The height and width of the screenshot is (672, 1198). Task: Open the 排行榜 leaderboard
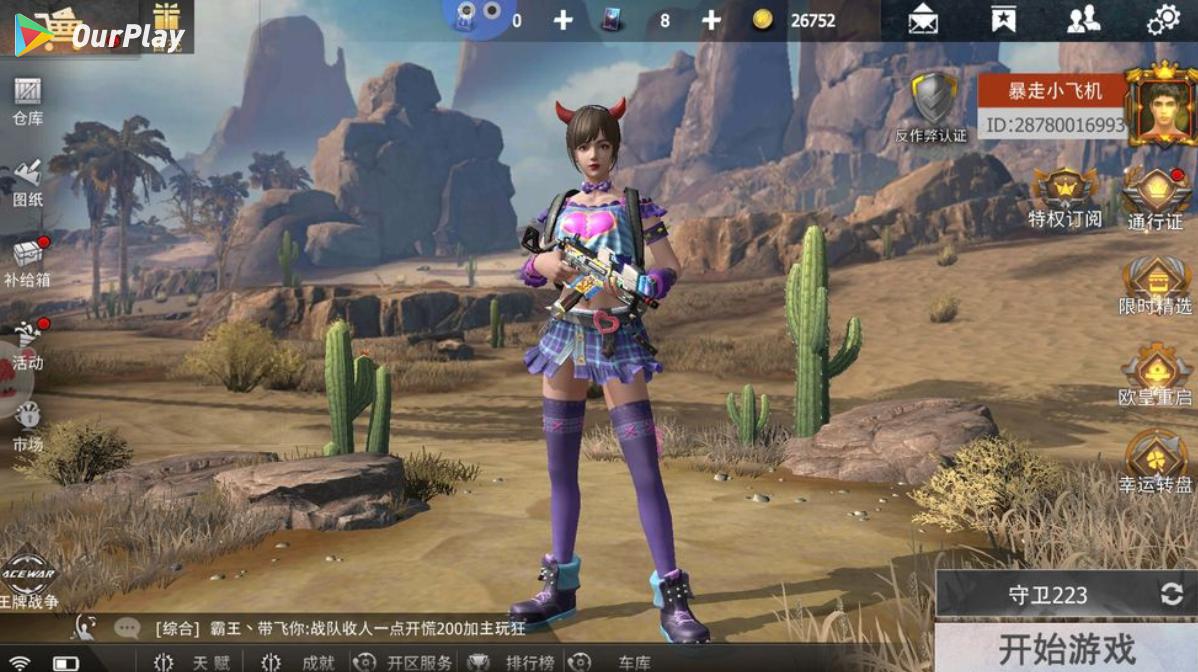pos(518,662)
